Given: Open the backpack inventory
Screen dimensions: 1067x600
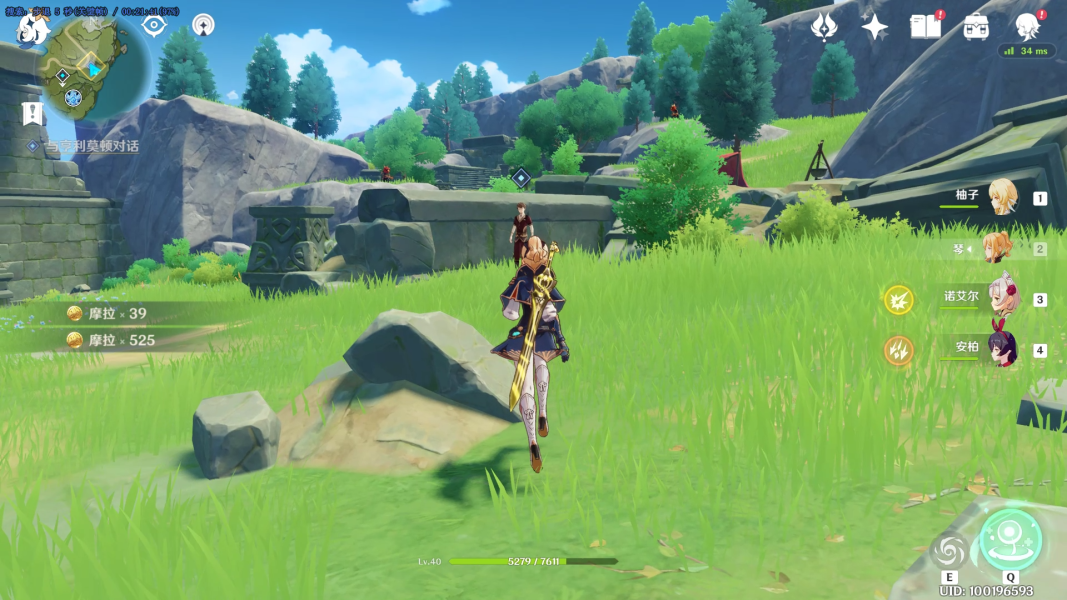Looking at the screenshot, I should coord(976,27).
